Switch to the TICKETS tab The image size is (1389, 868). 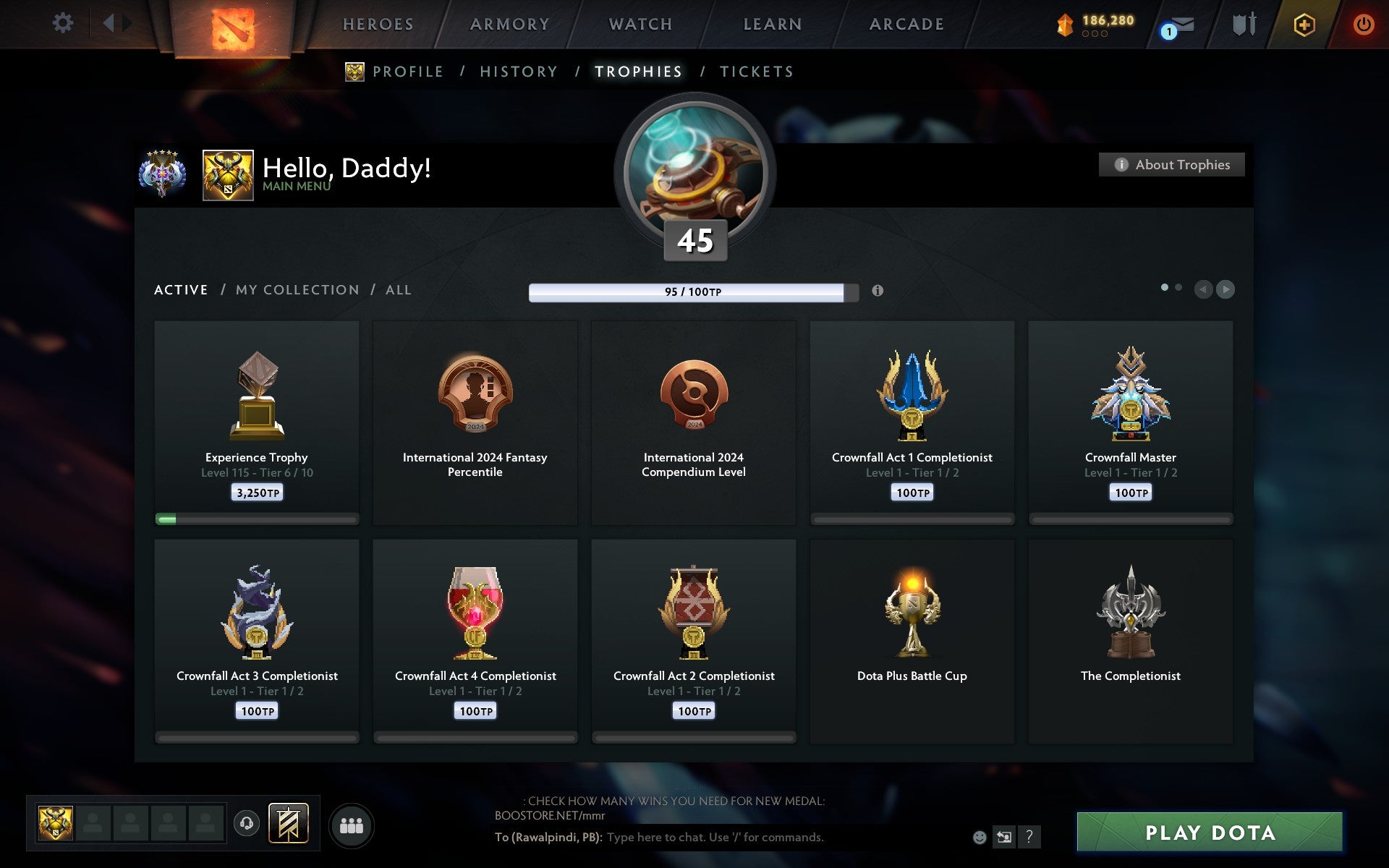(756, 72)
